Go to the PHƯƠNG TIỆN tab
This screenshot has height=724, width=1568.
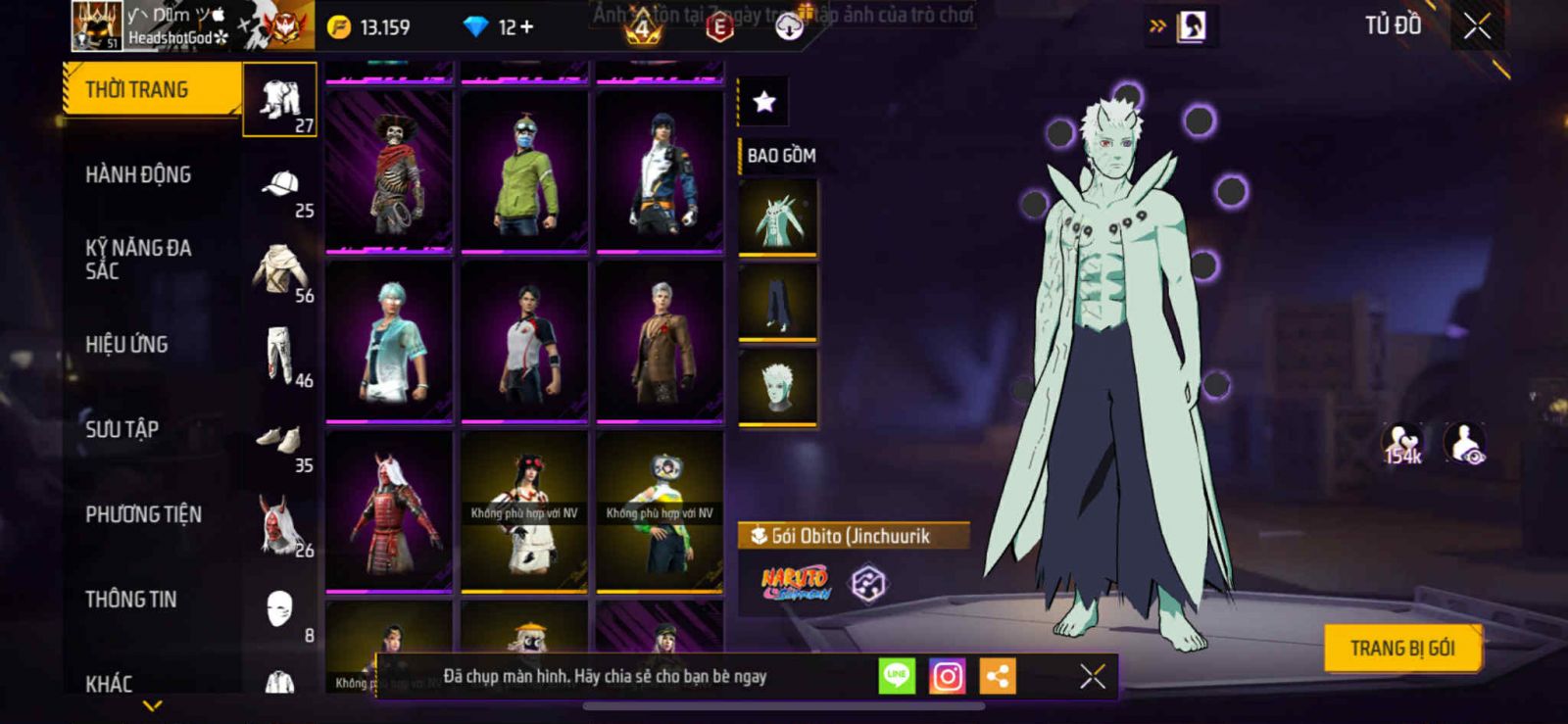(x=143, y=514)
